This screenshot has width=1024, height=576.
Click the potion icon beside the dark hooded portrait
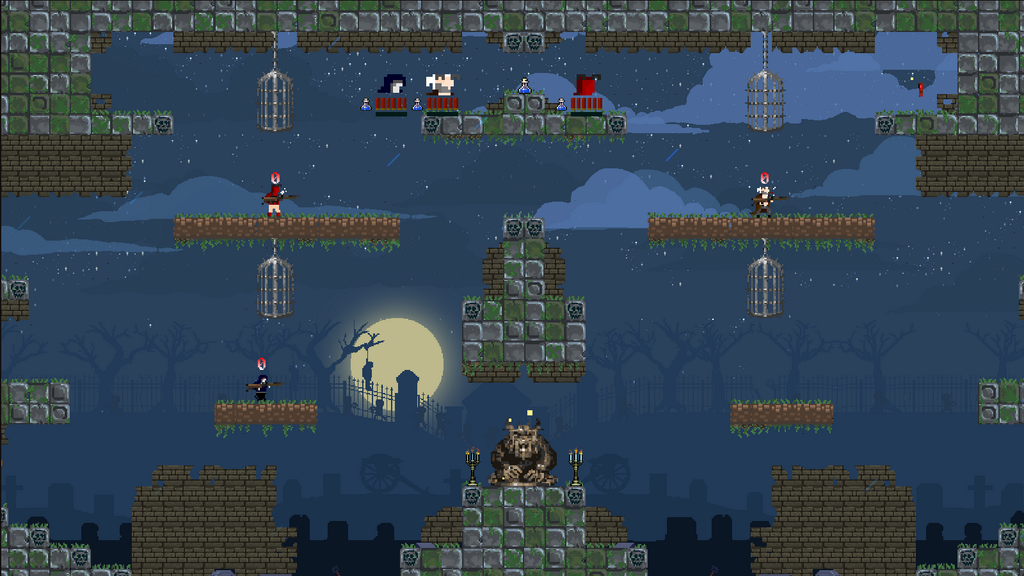coord(366,104)
